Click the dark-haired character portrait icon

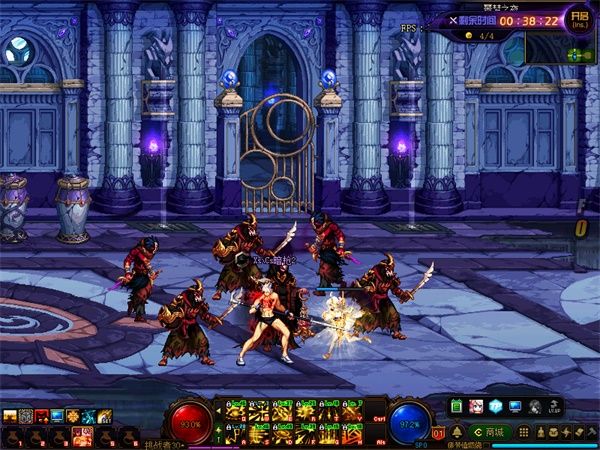pyautogui.click(x=534, y=406)
